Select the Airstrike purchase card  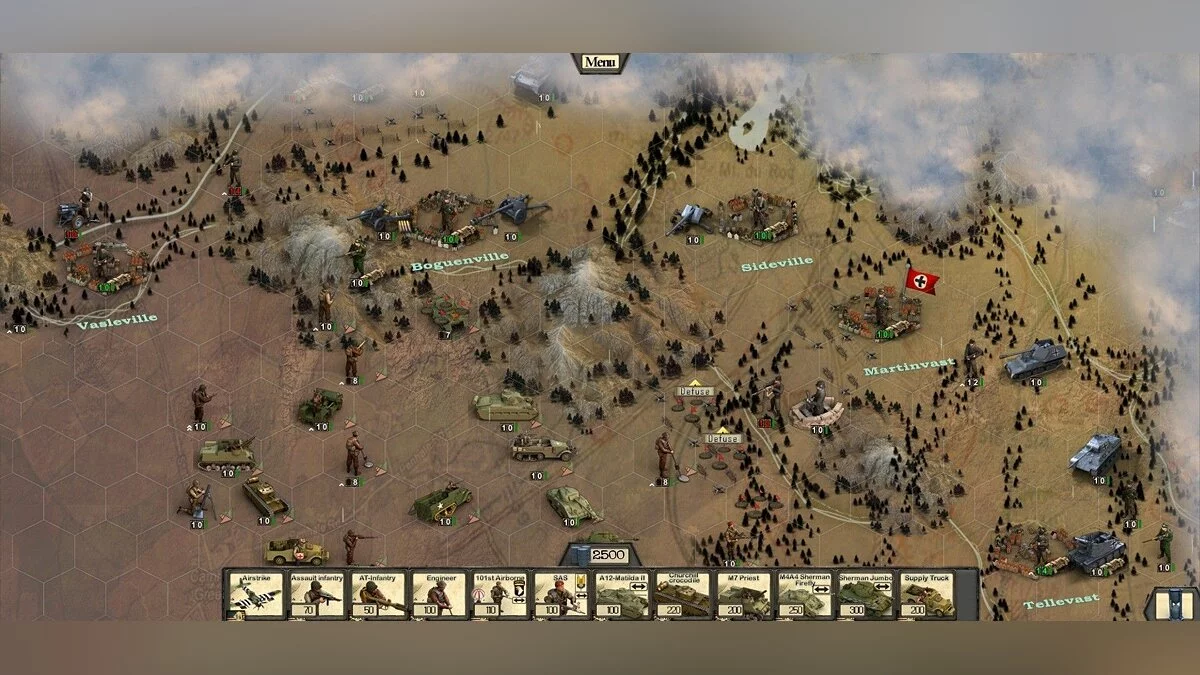click(255, 594)
